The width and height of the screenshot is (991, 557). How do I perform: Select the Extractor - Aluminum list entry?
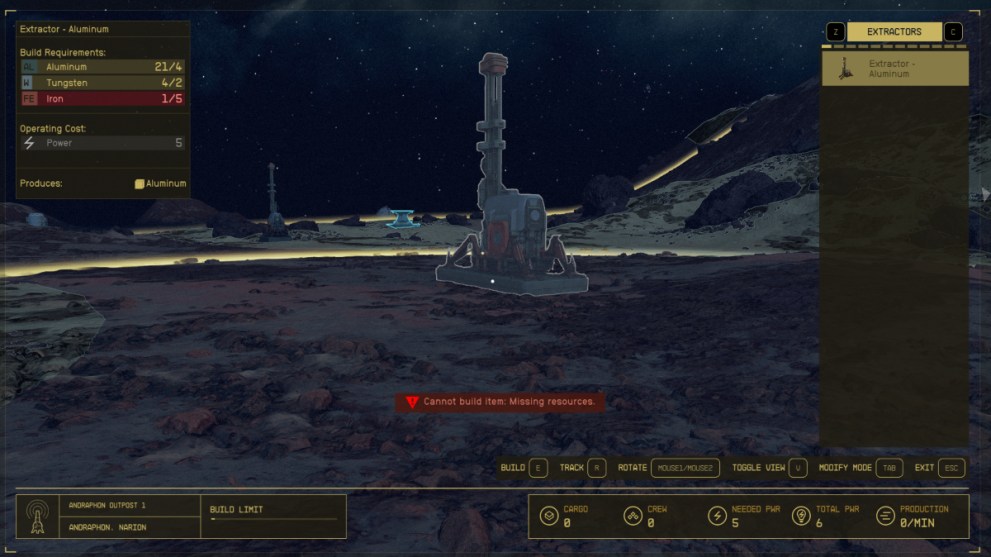tap(895, 69)
